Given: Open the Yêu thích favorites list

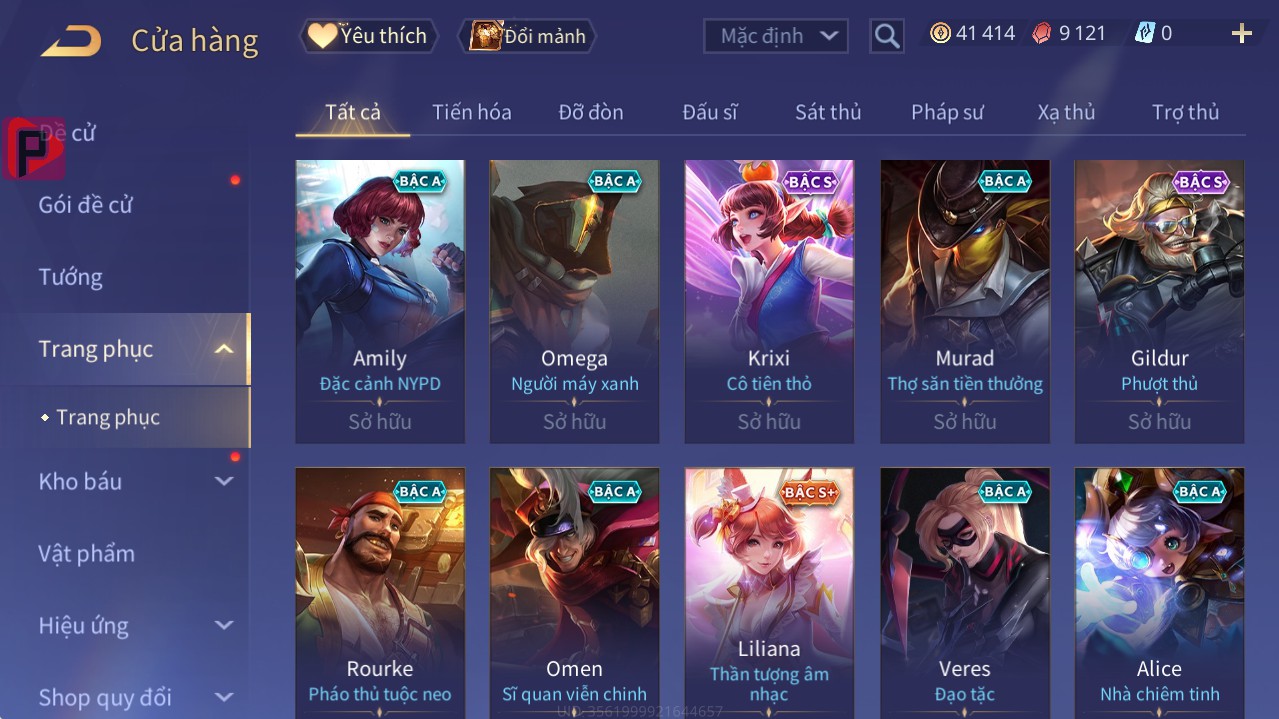Looking at the screenshot, I should point(368,36).
